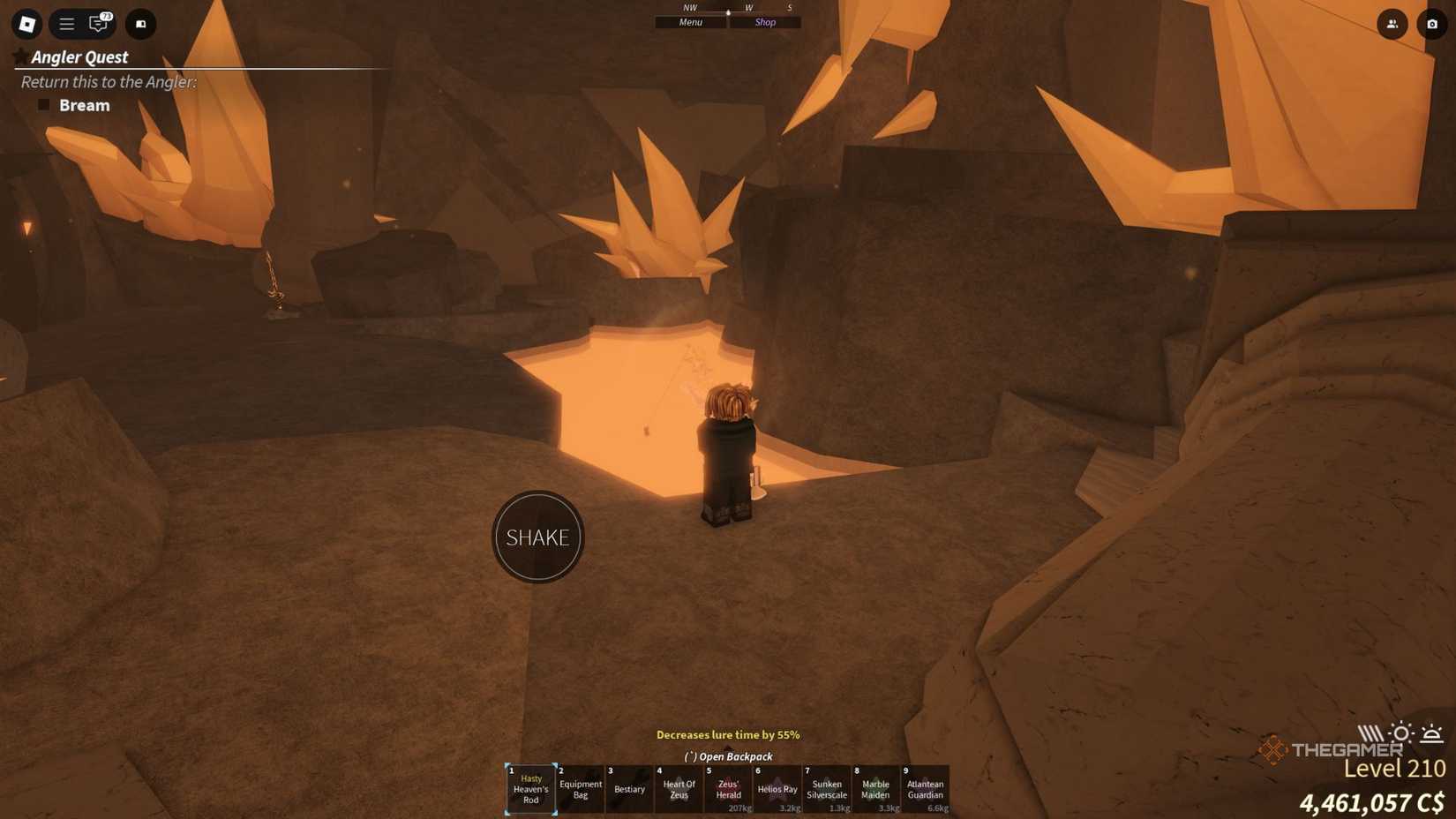This screenshot has width=1456, height=819.
Task: Open the player list icon
Action: (1392, 24)
